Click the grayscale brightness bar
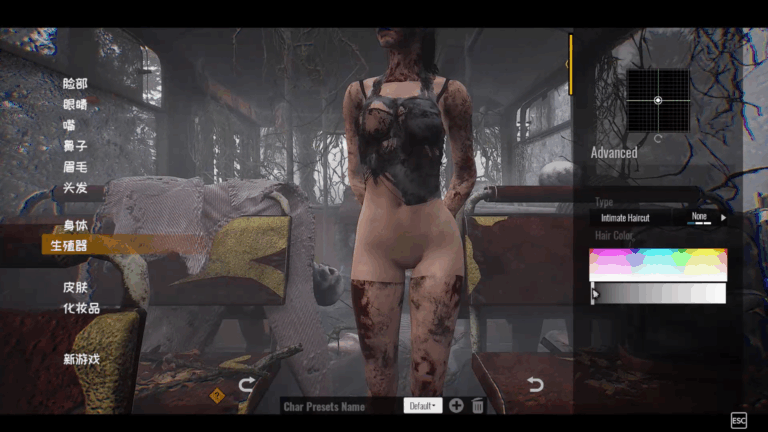768x432 pixels. coord(657,293)
